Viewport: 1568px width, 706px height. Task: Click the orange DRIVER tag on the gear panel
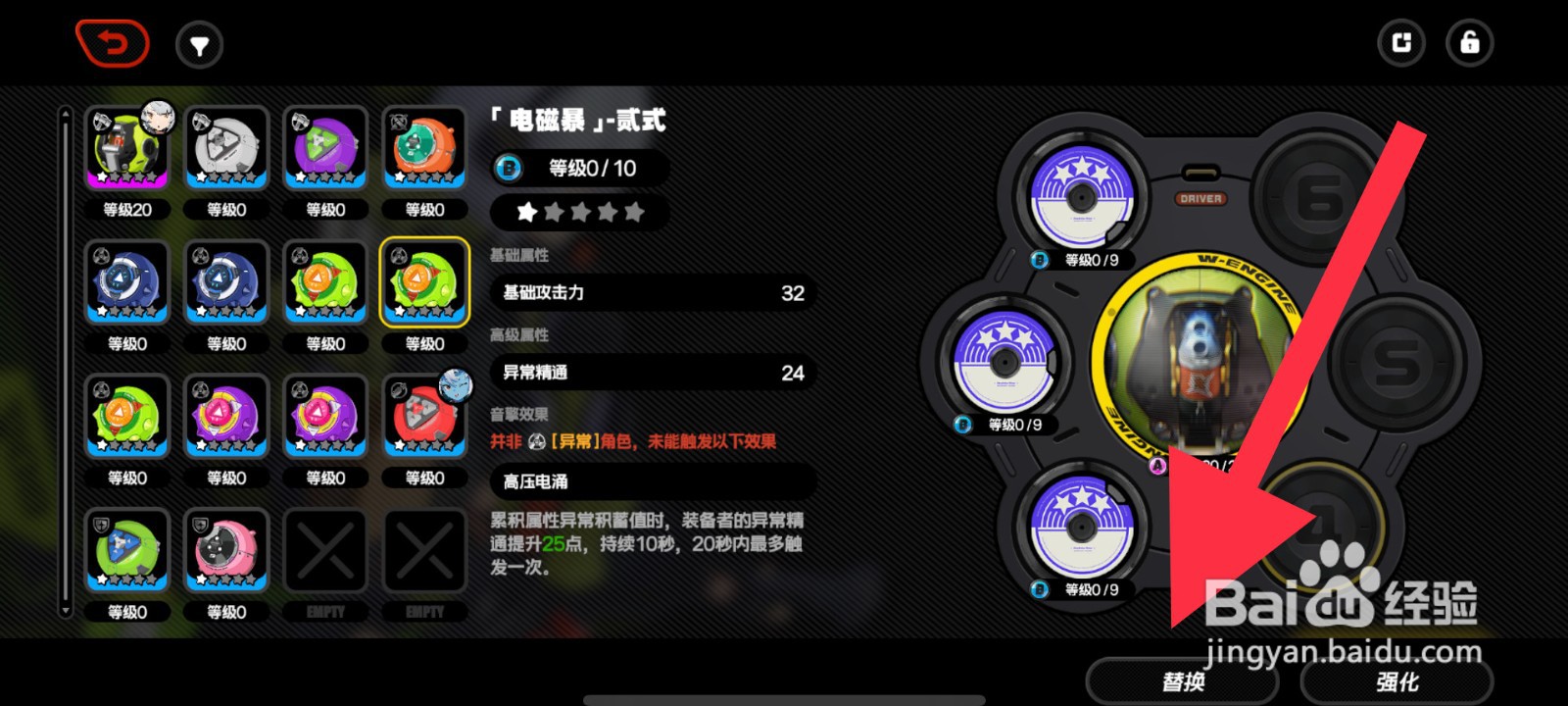(x=1201, y=198)
